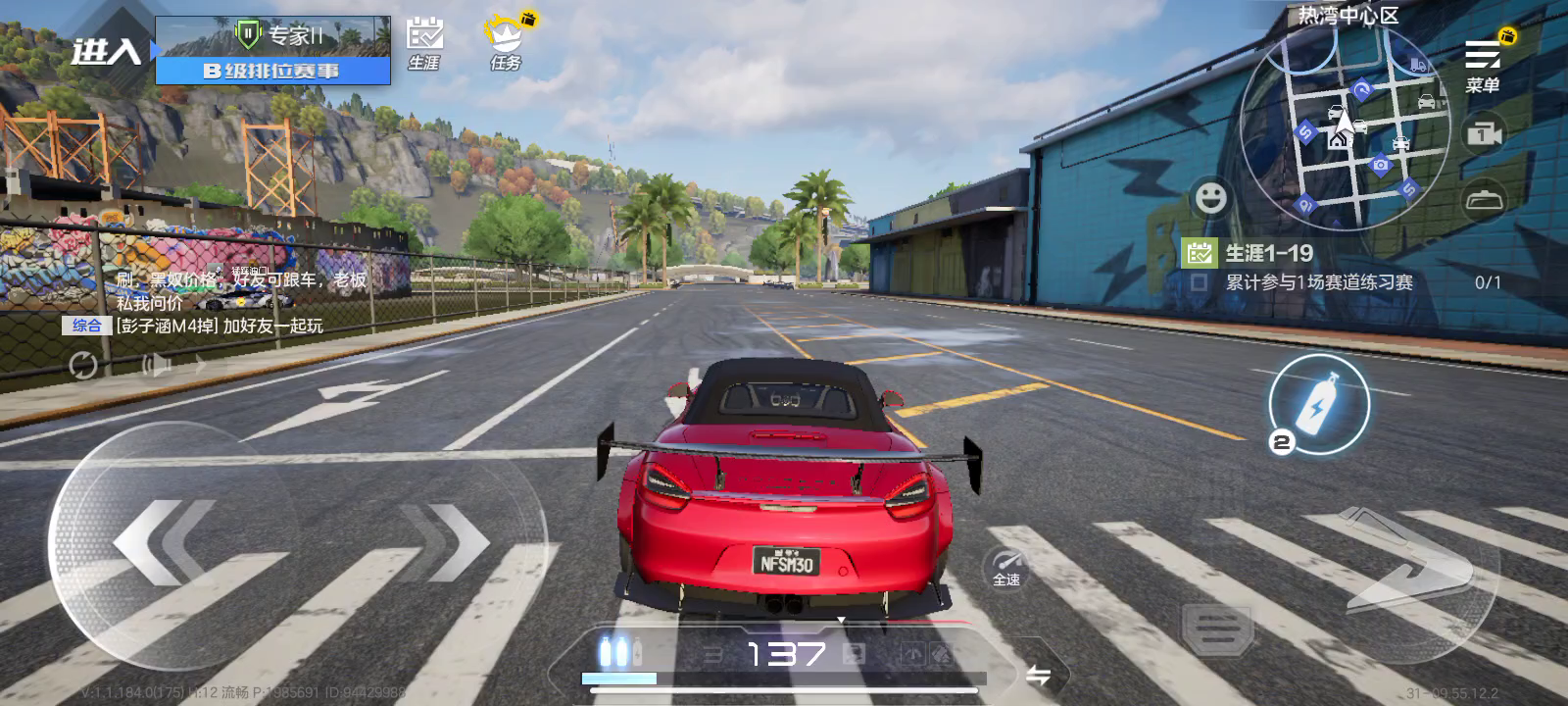Steer right with the right arrow
This screenshot has height=706, width=1568.
click(x=445, y=540)
